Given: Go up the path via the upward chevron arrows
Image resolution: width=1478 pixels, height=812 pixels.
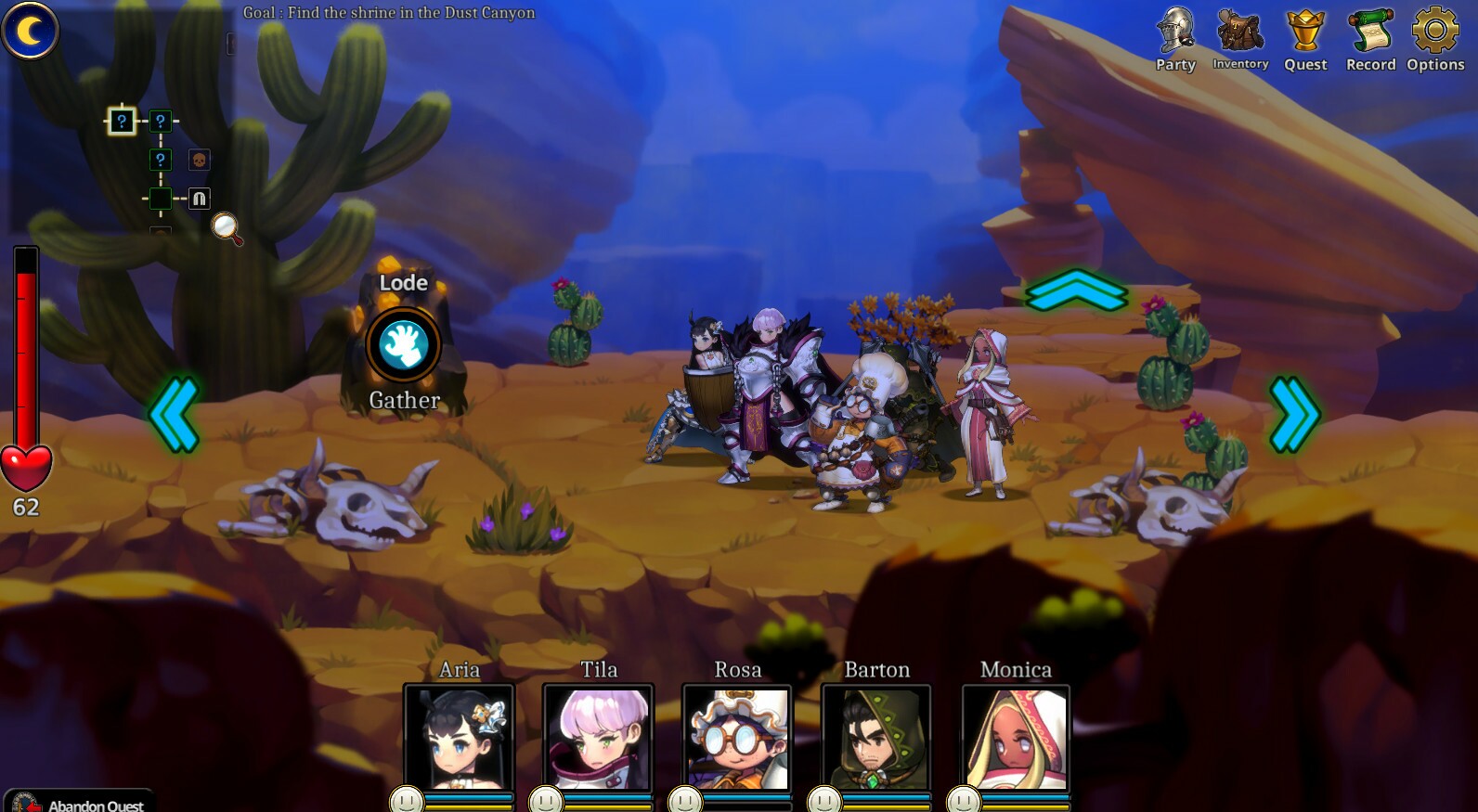Looking at the screenshot, I should click(1075, 292).
